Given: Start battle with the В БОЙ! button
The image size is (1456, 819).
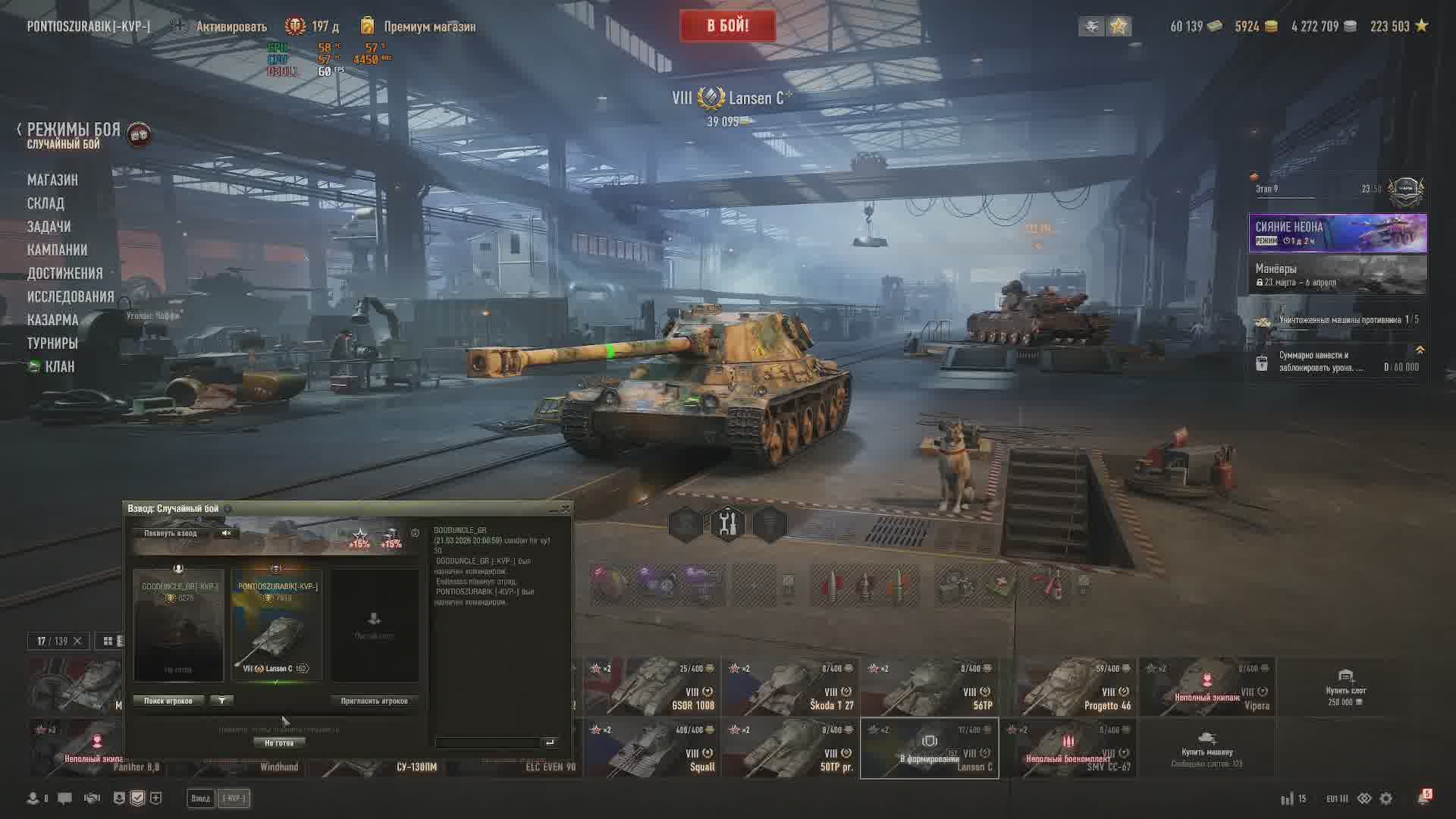Looking at the screenshot, I should point(727,27).
